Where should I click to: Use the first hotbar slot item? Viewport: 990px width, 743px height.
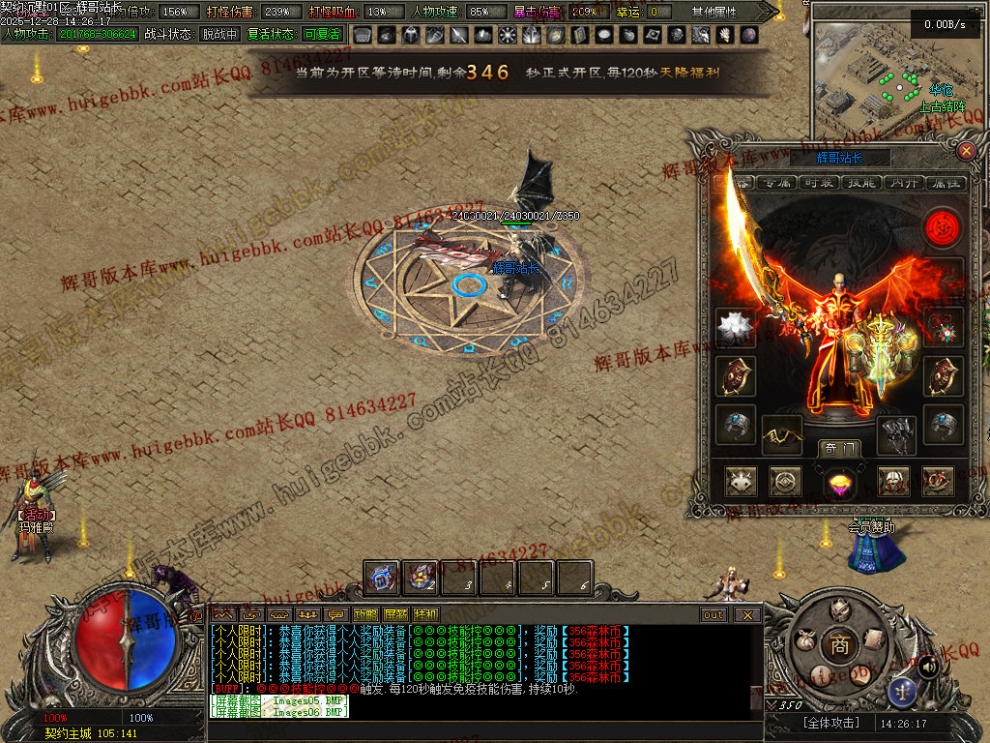point(381,577)
